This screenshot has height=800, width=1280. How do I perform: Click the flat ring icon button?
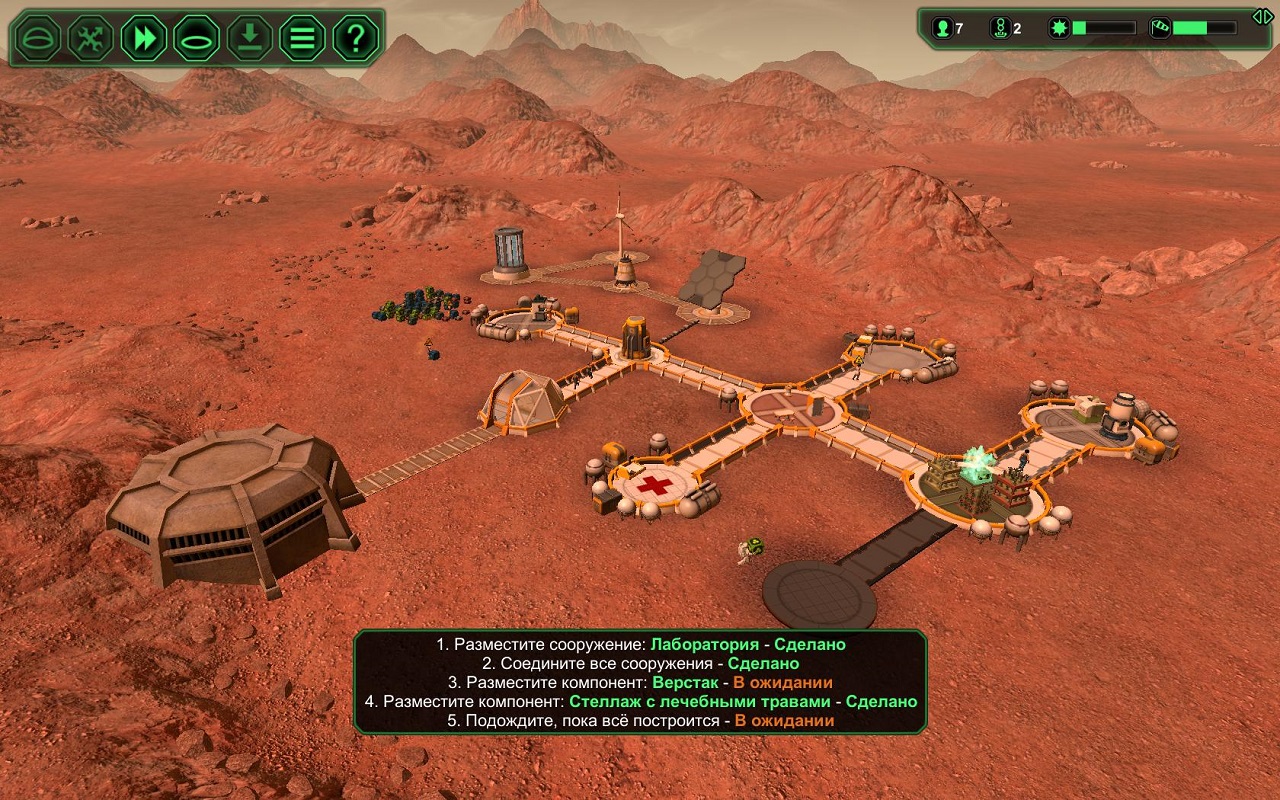[196, 38]
